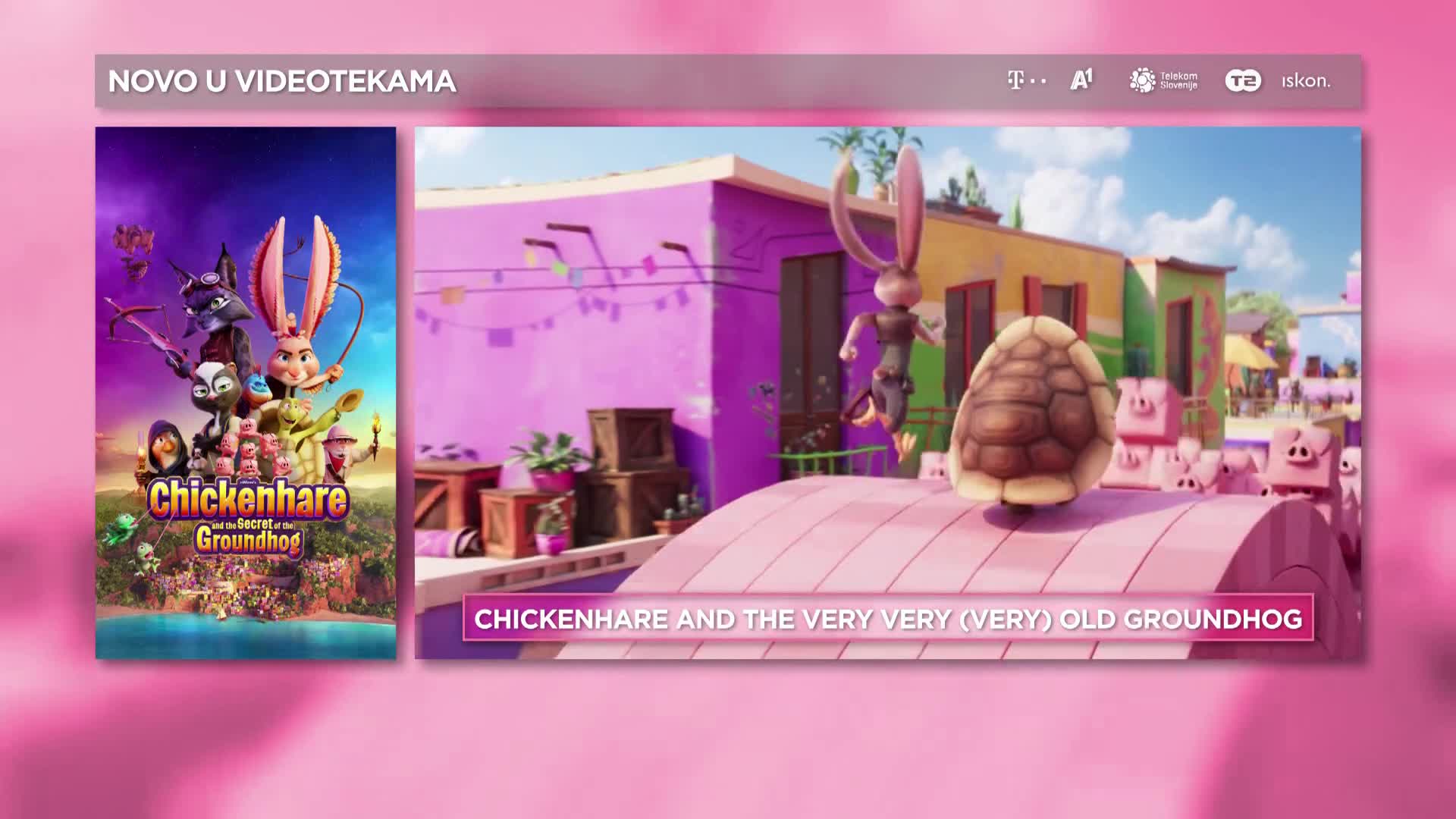
Task: Select the Chickenhare movie poster
Action: click(245, 392)
